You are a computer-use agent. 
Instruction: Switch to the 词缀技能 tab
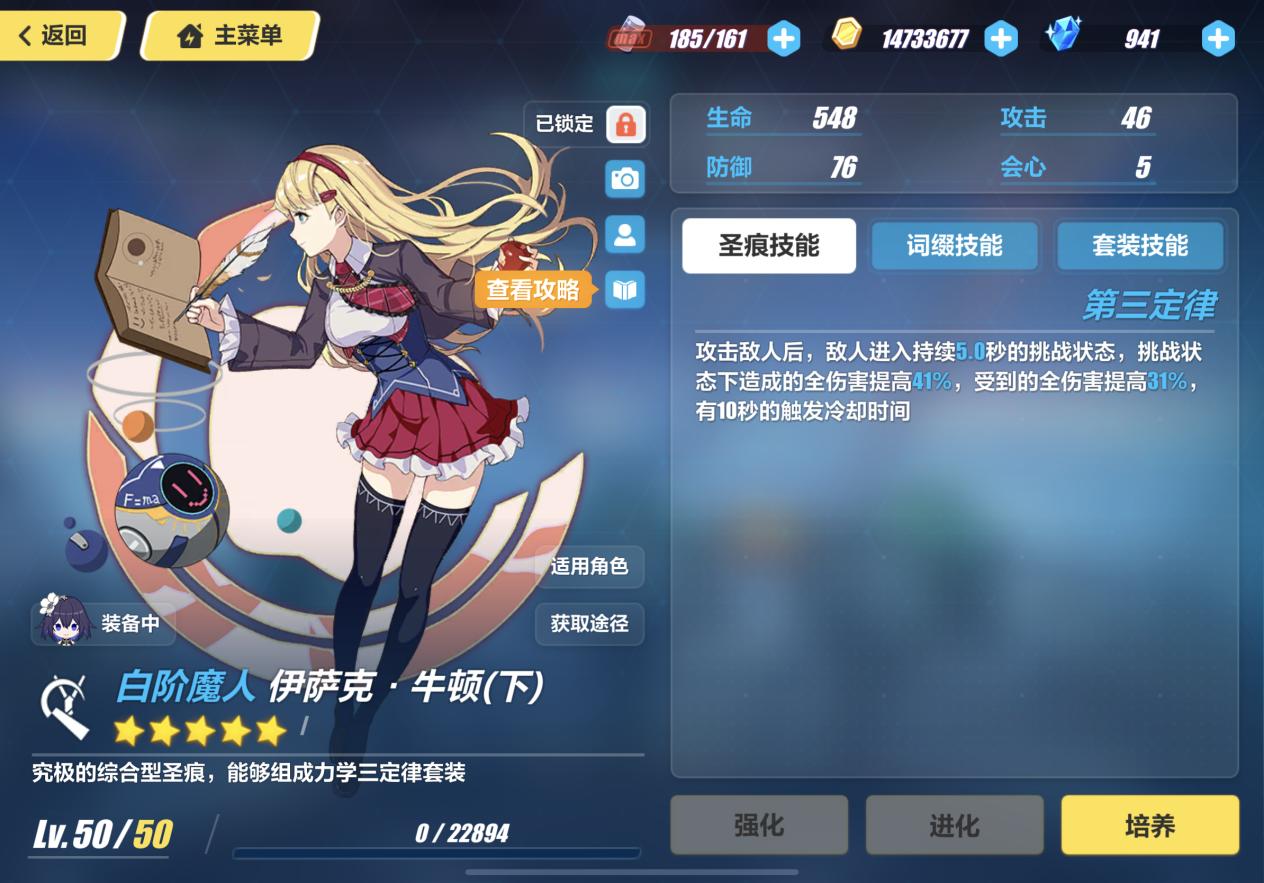954,246
